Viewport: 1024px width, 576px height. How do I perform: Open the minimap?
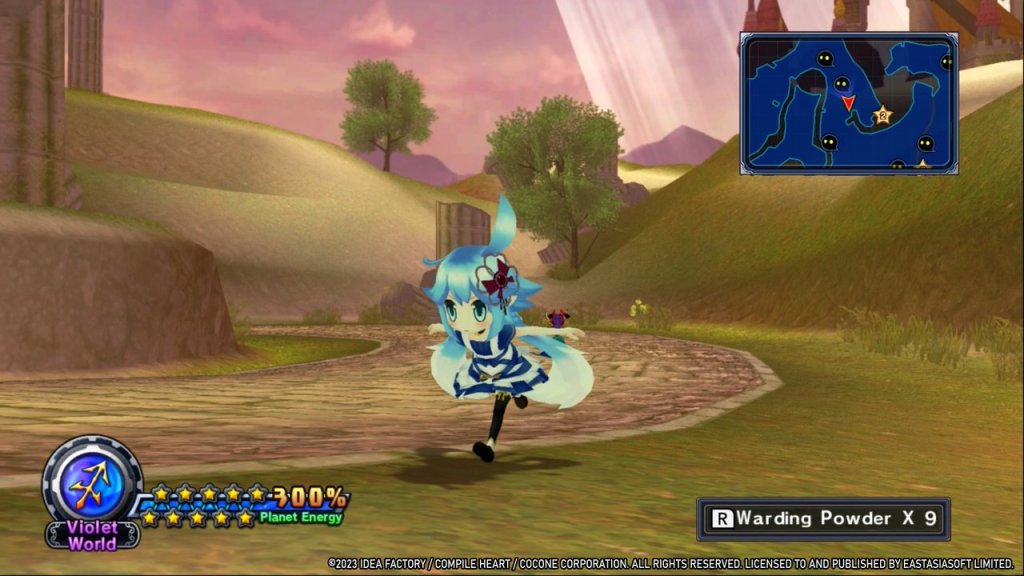pyautogui.click(x=849, y=103)
